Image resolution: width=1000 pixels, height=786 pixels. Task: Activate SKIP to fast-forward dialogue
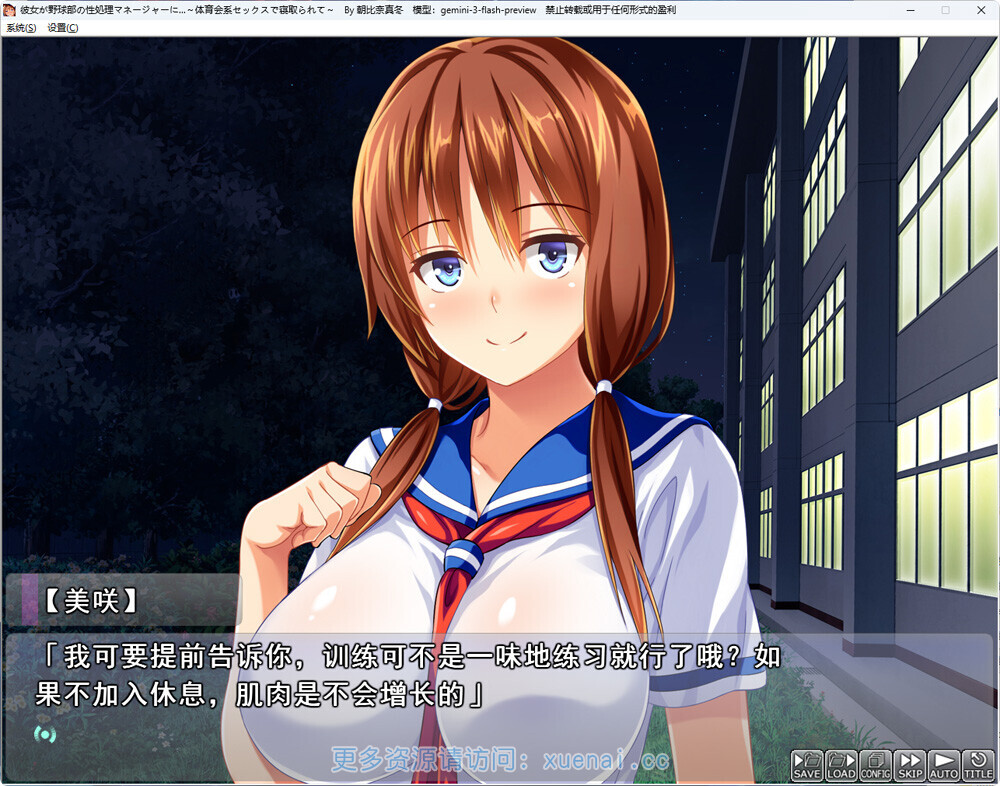[909, 765]
